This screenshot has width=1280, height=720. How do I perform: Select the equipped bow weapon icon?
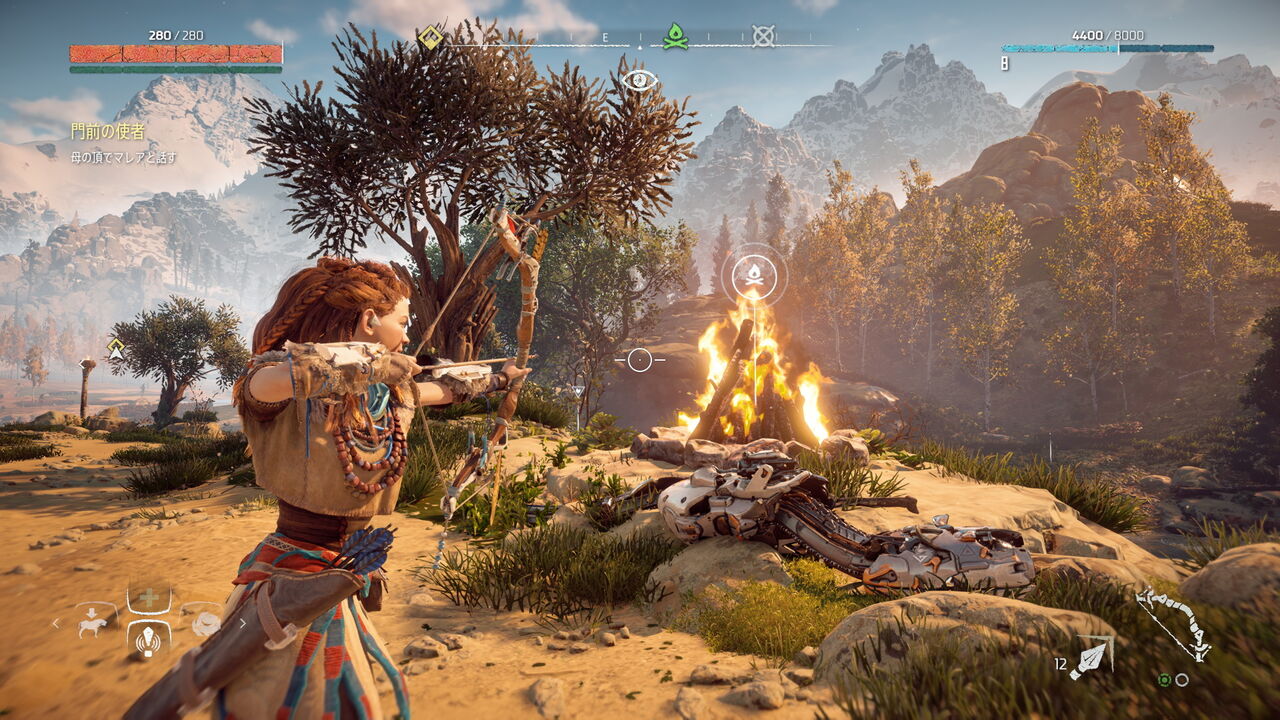point(1173,624)
